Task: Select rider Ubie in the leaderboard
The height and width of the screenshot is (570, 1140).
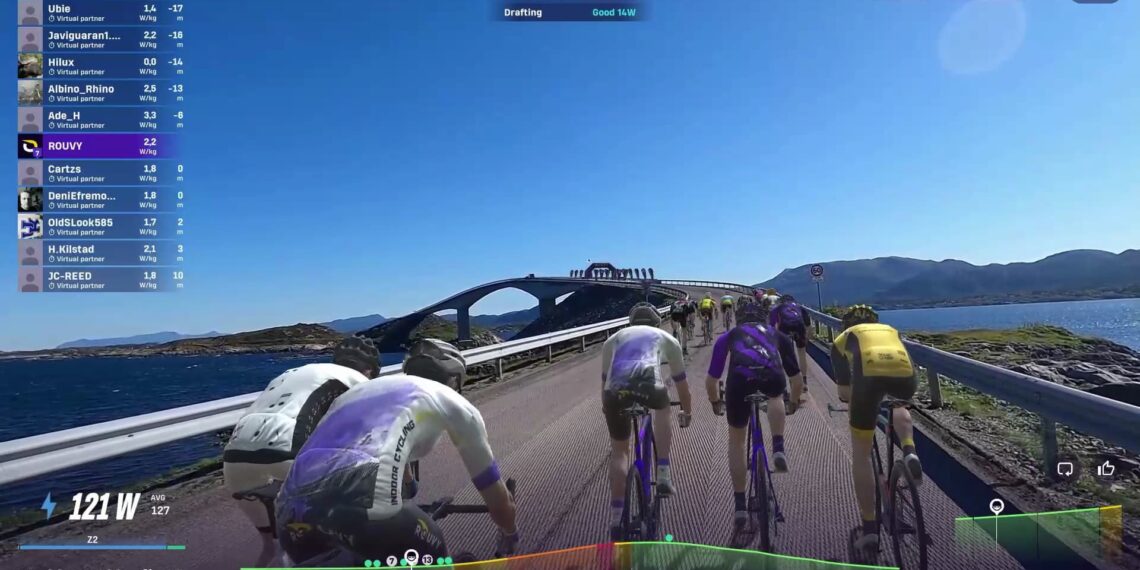Action: coord(100,12)
